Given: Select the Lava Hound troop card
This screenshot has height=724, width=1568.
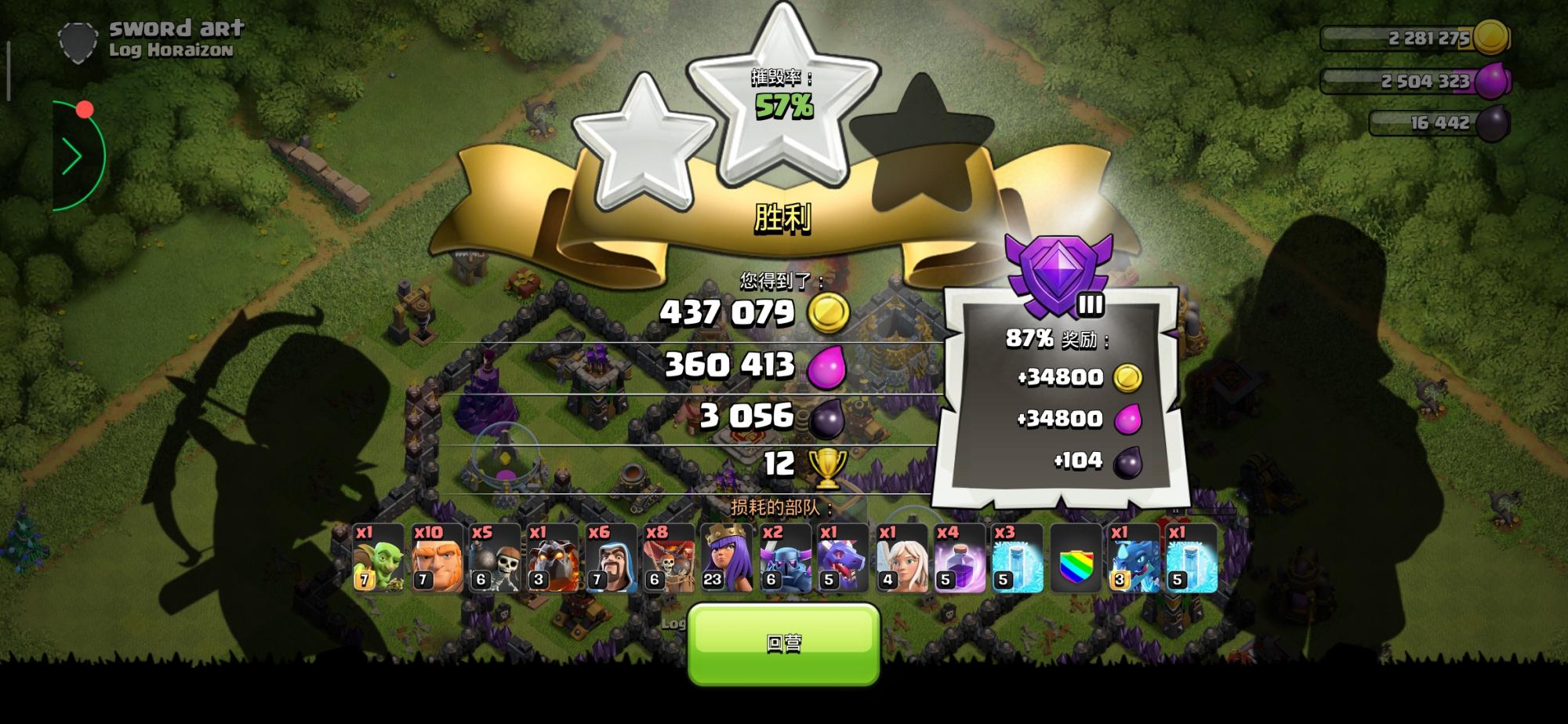Looking at the screenshot, I should (x=553, y=558).
